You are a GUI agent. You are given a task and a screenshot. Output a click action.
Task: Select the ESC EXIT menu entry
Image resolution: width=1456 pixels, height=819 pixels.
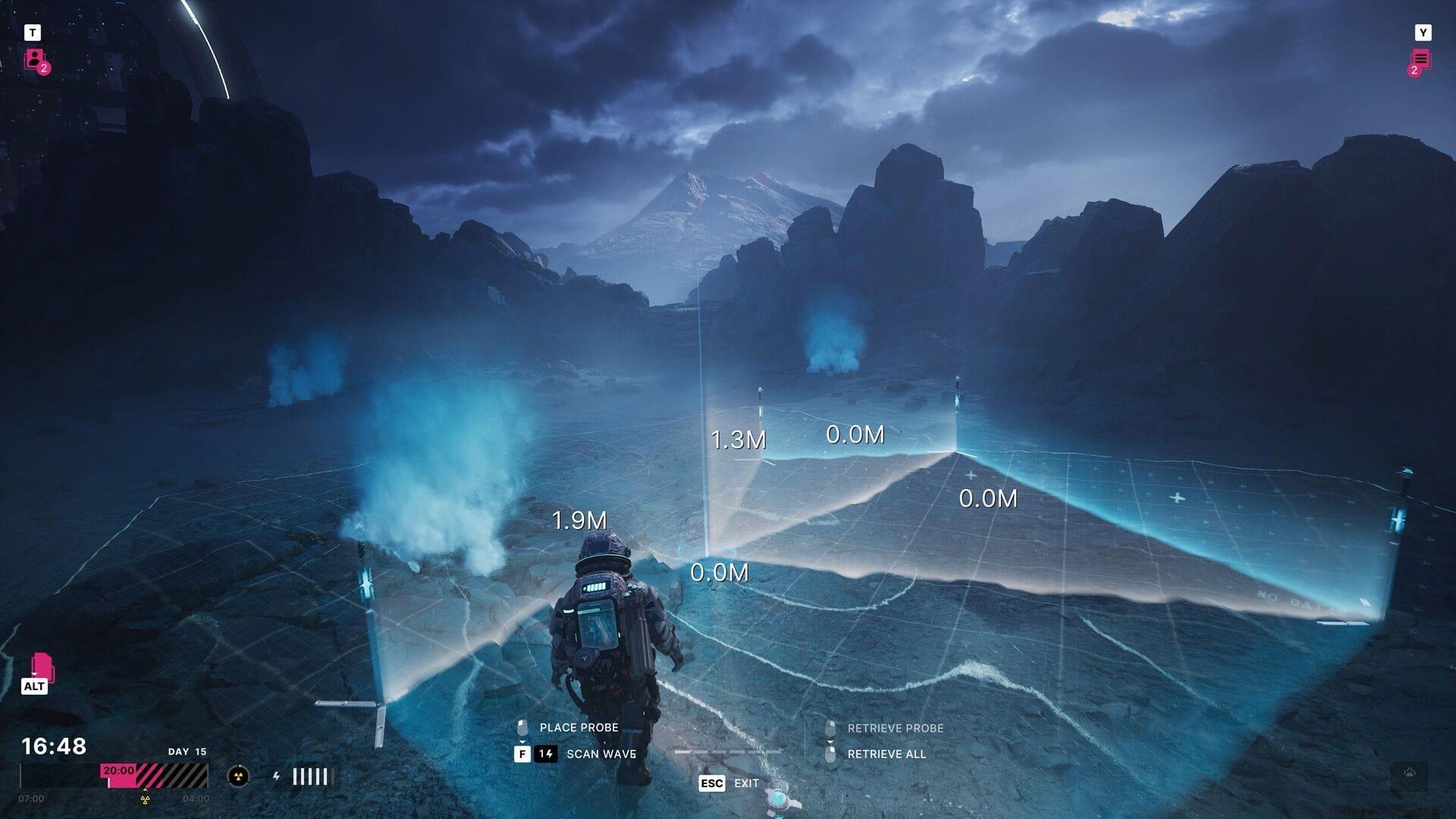click(728, 783)
